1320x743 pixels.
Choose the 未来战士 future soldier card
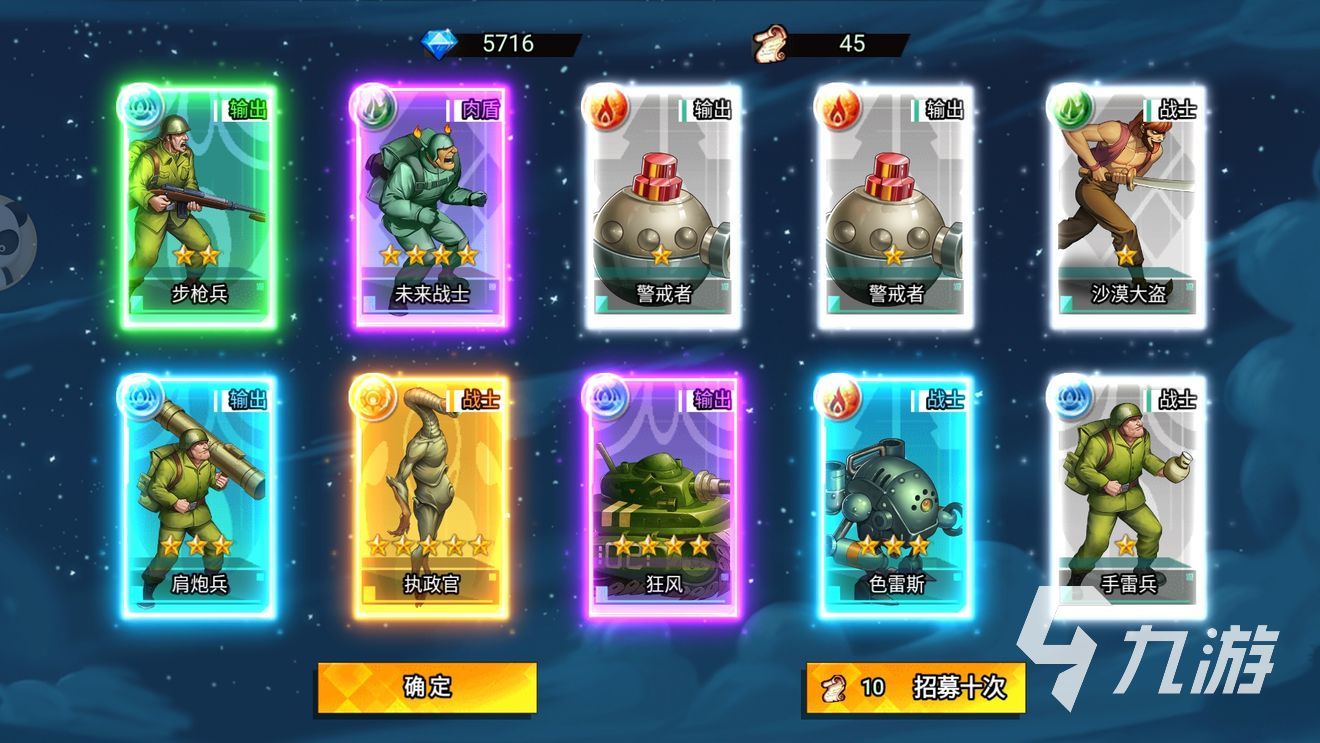[430, 206]
